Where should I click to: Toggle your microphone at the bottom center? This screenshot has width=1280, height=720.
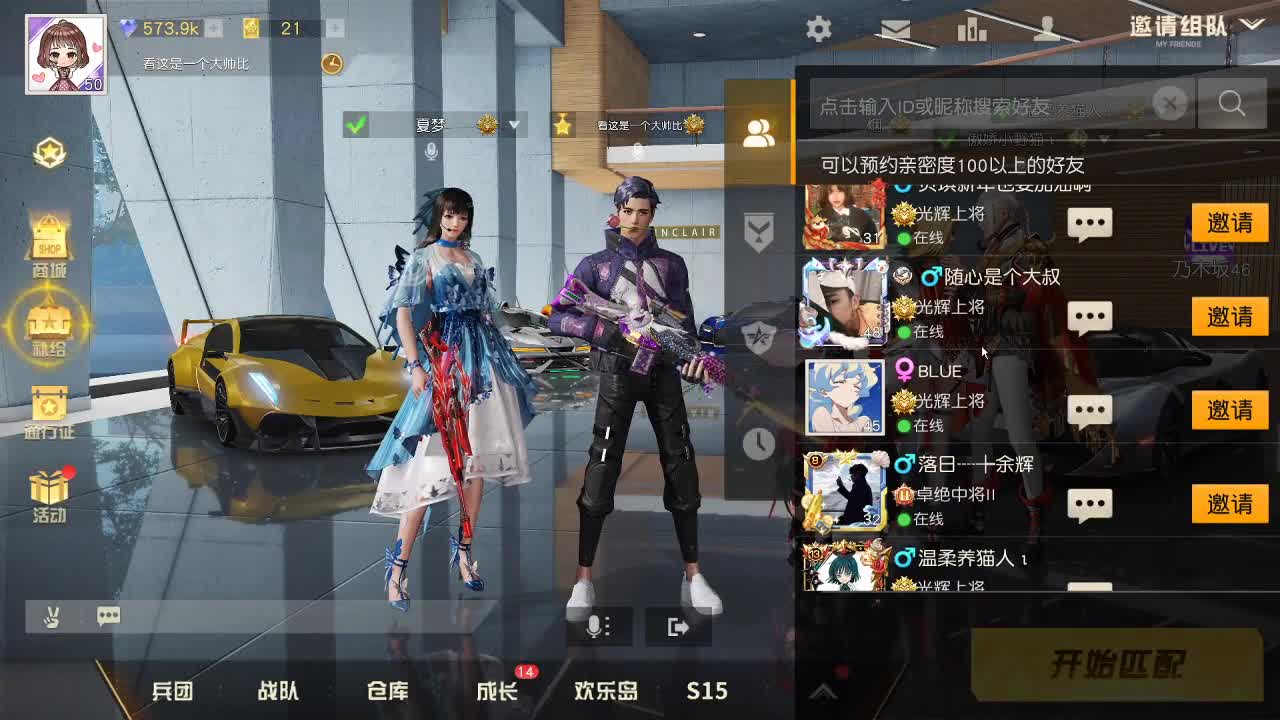pos(597,626)
